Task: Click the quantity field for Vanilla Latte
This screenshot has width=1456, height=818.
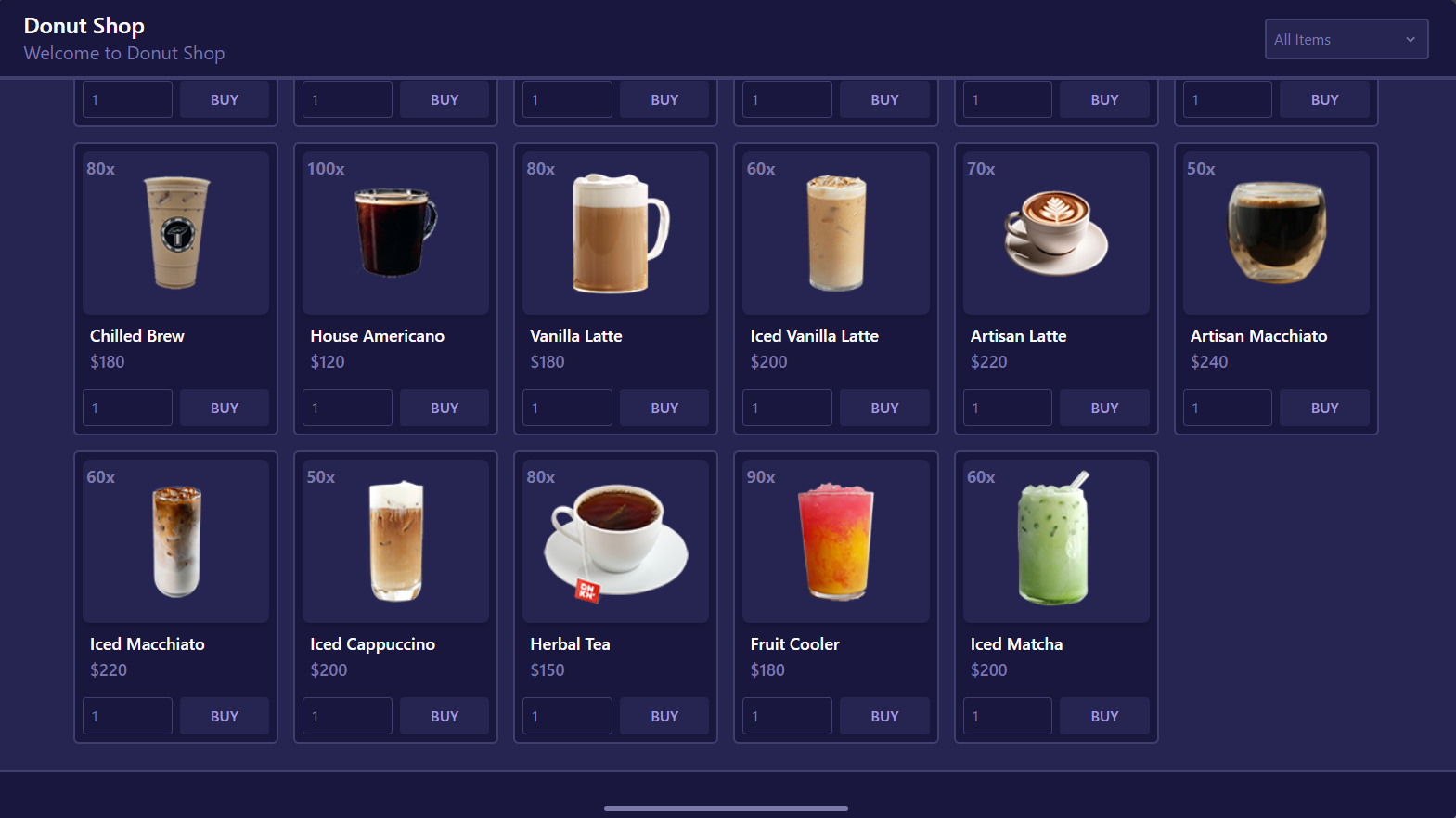Action: tap(566, 407)
